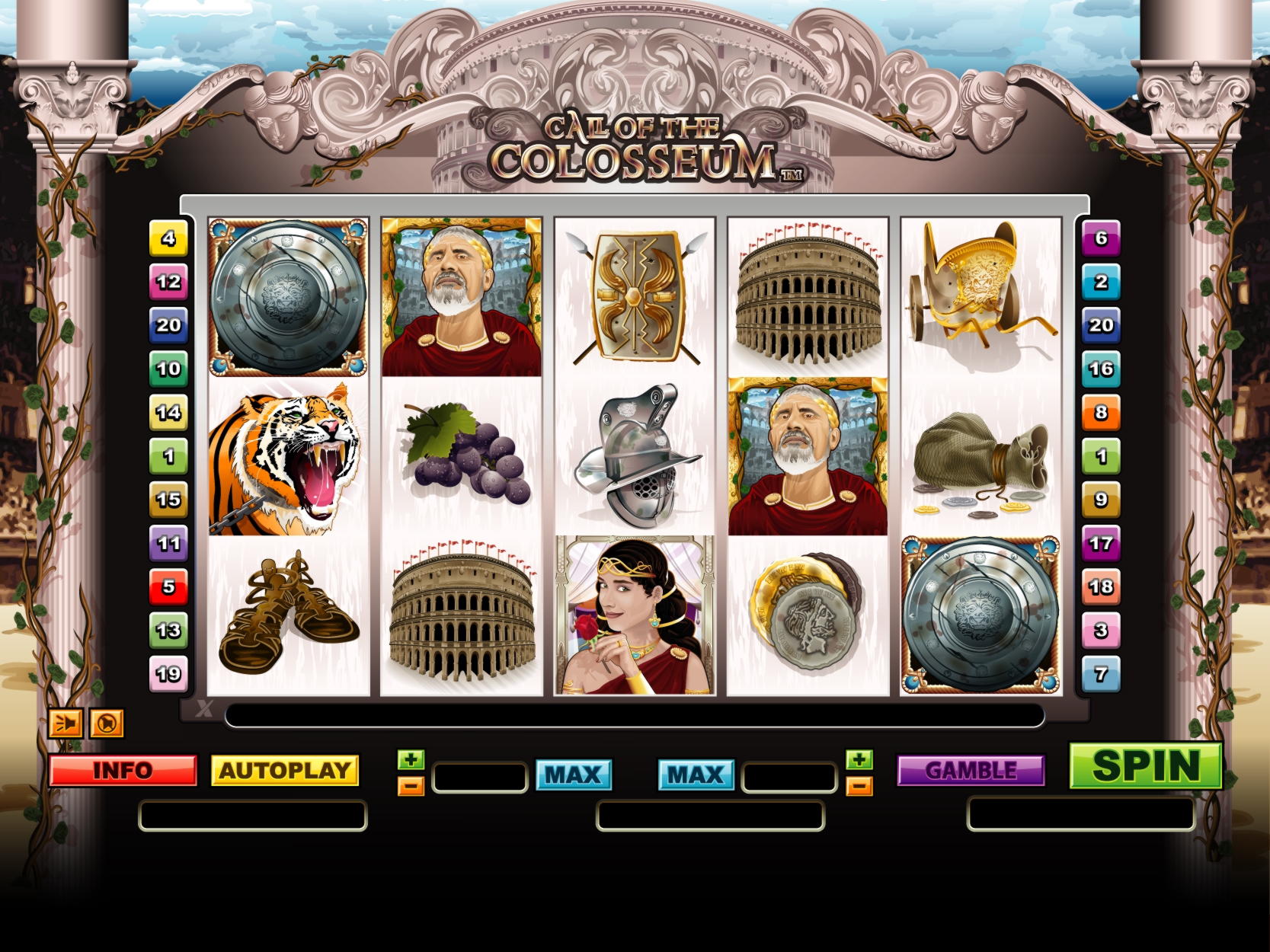The width and height of the screenshot is (1270, 952).
Task: Activate payline 17 indicator
Action: click(1101, 543)
